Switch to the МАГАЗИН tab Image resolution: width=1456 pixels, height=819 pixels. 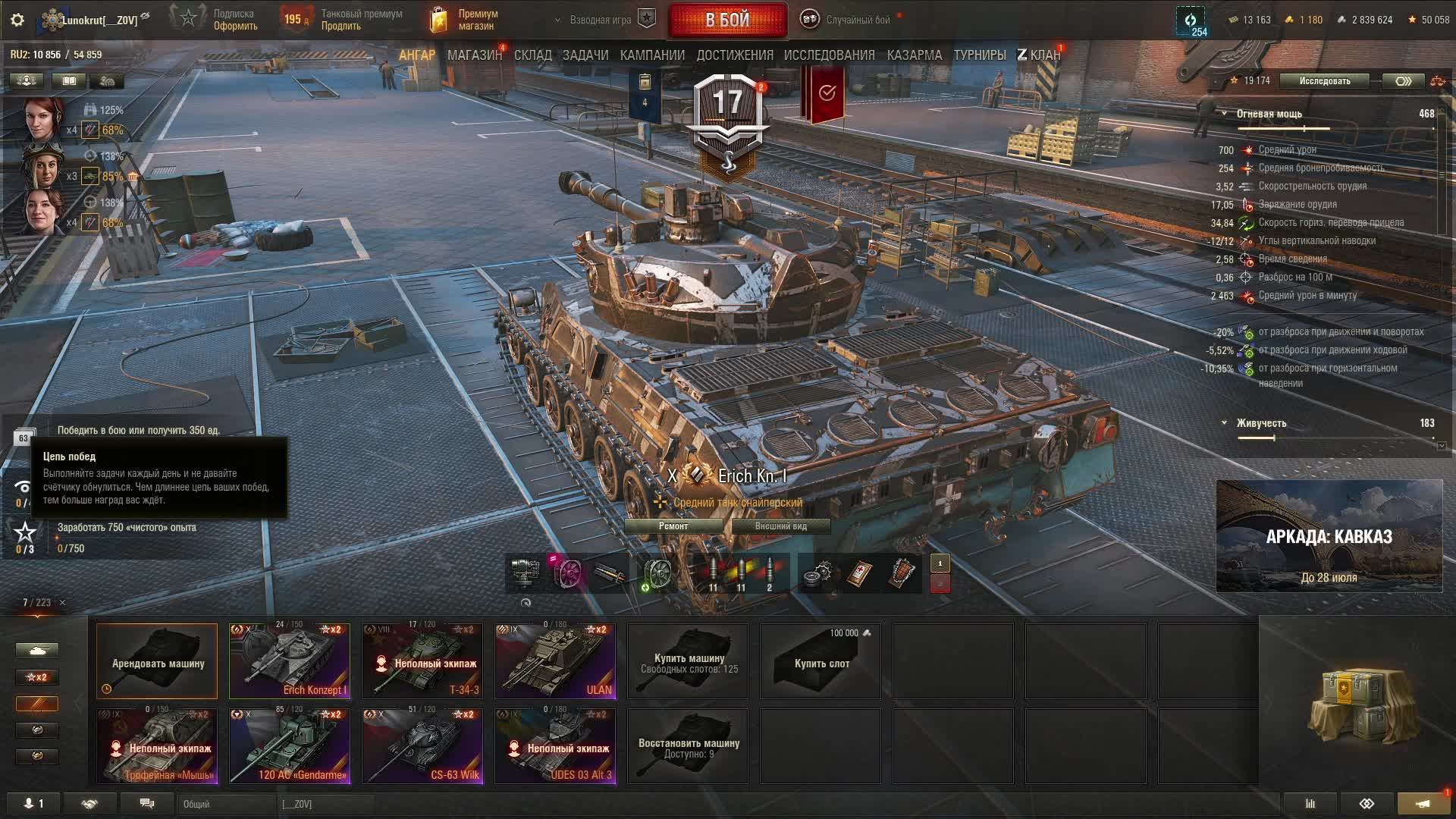474,55
